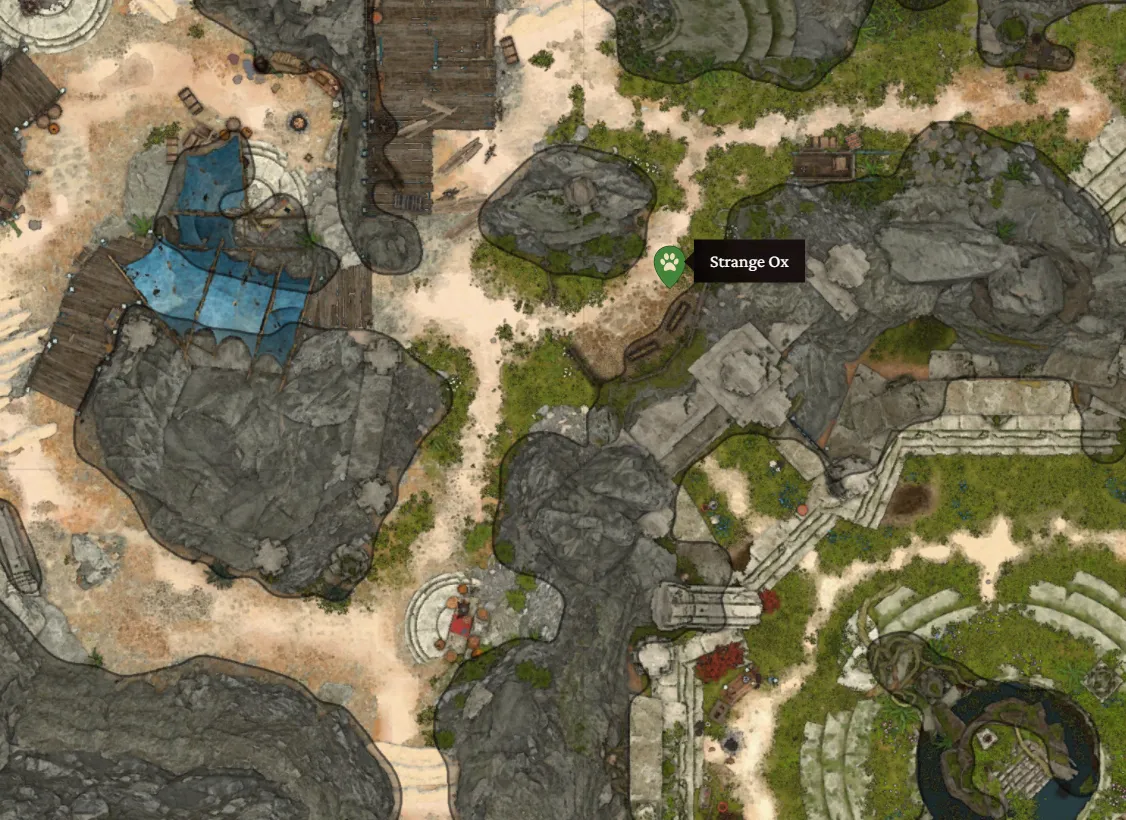Select the Strange Ox label

click(749, 263)
